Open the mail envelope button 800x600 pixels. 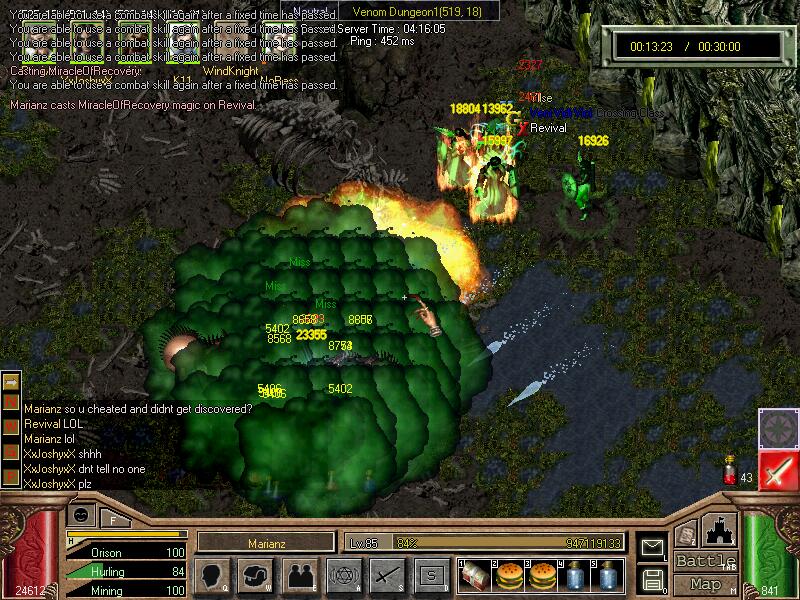pos(651,547)
